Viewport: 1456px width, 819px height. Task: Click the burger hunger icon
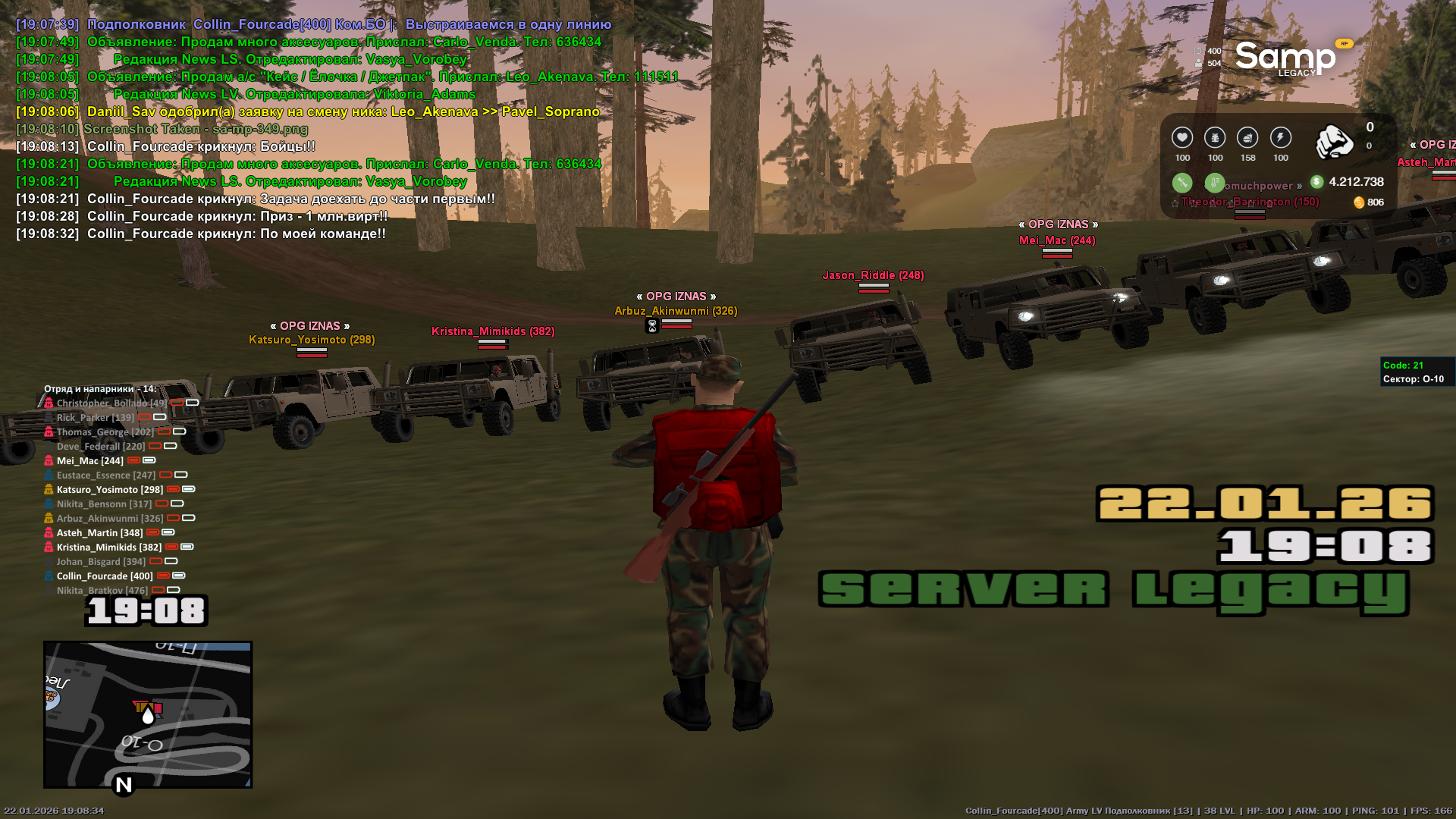click(1247, 137)
